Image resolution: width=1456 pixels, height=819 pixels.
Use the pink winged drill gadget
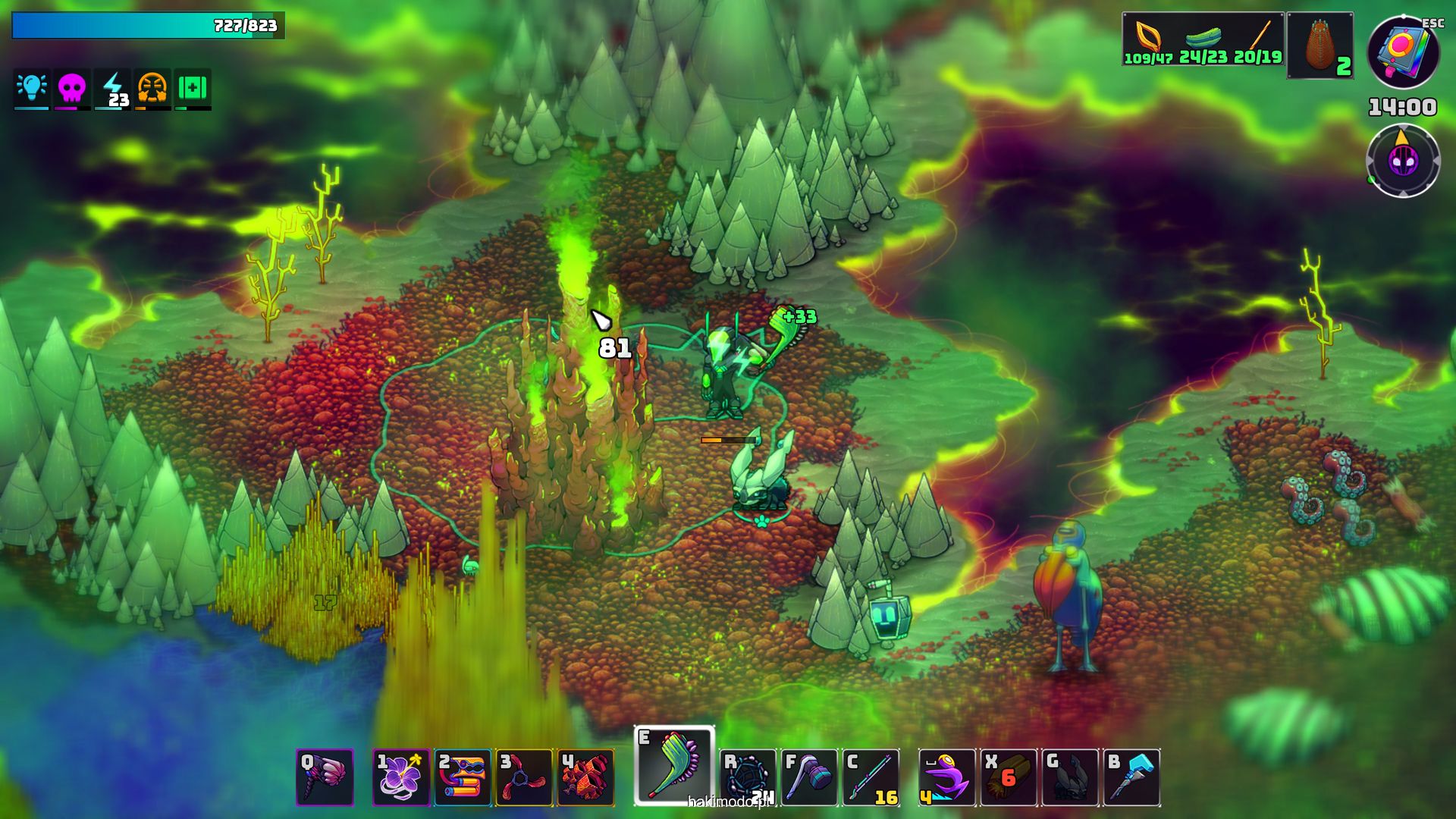(x=325, y=777)
